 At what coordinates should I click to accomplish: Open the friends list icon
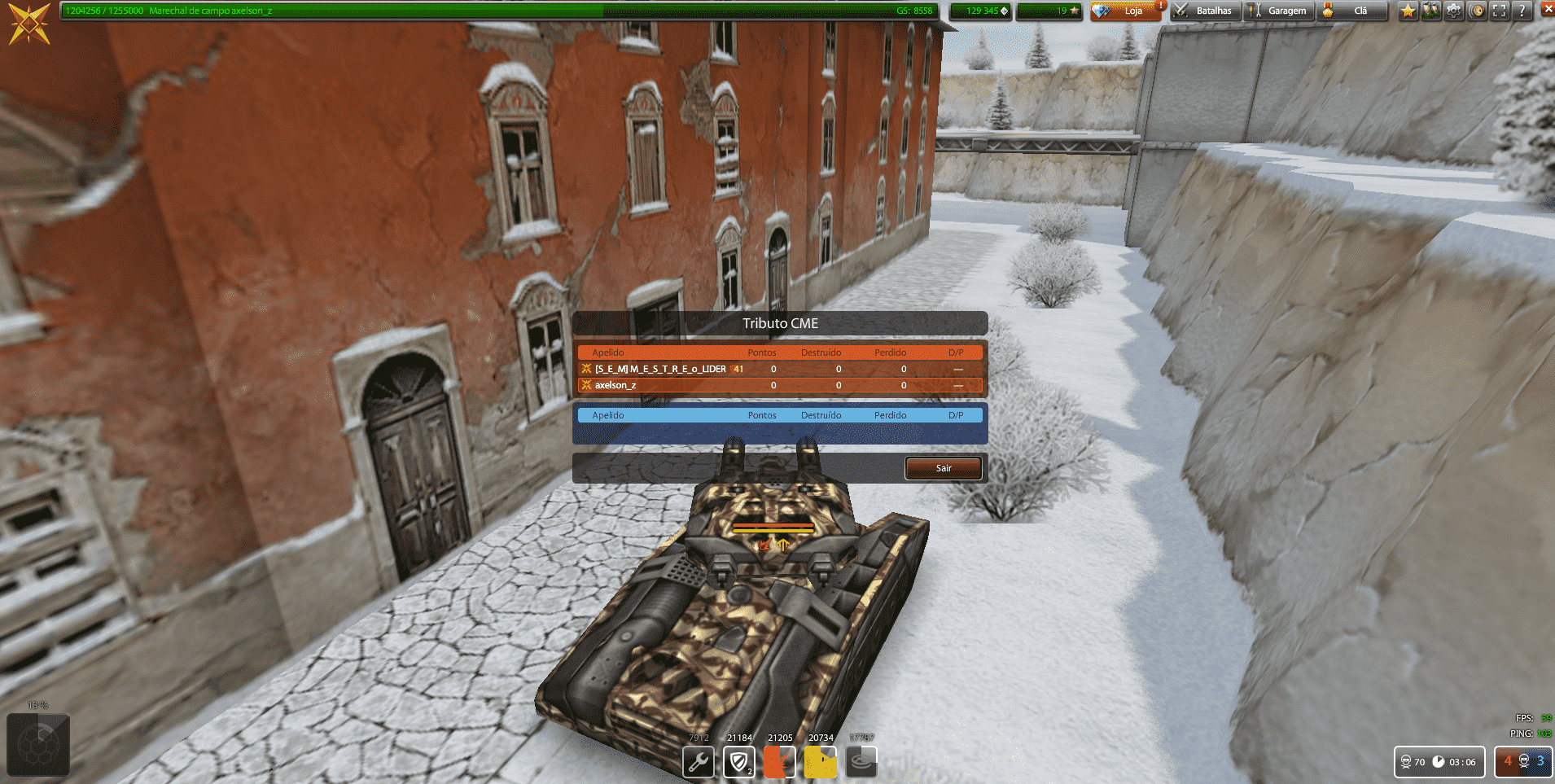click(x=1430, y=11)
